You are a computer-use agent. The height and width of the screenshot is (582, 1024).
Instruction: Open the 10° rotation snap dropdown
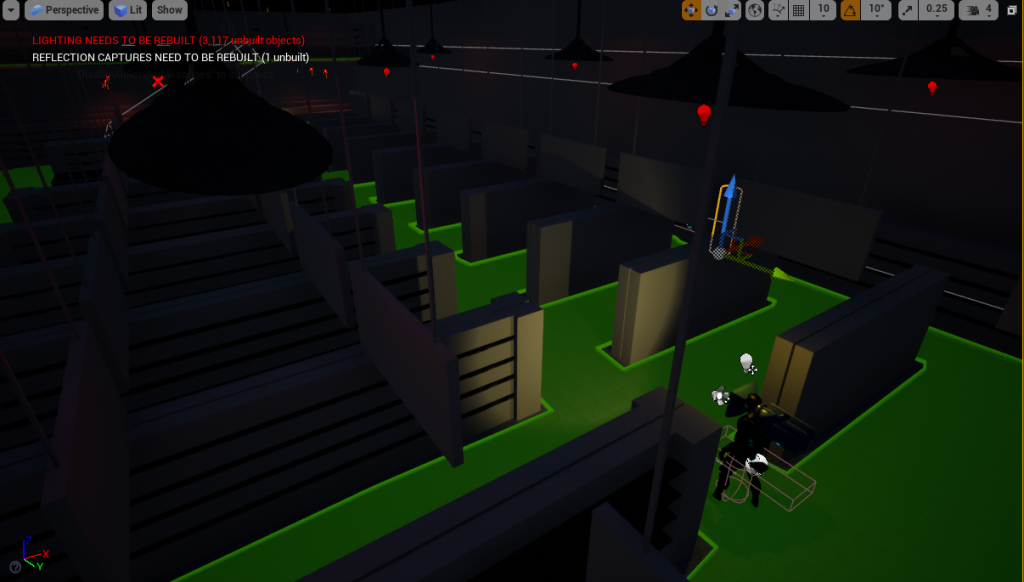click(875, 10)
